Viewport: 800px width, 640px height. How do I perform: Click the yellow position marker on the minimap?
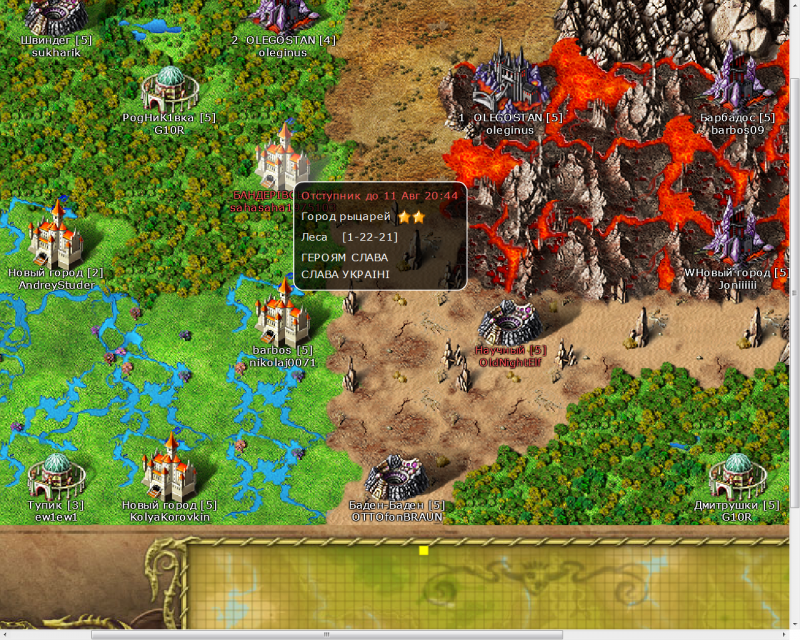(x=423, y=550)
